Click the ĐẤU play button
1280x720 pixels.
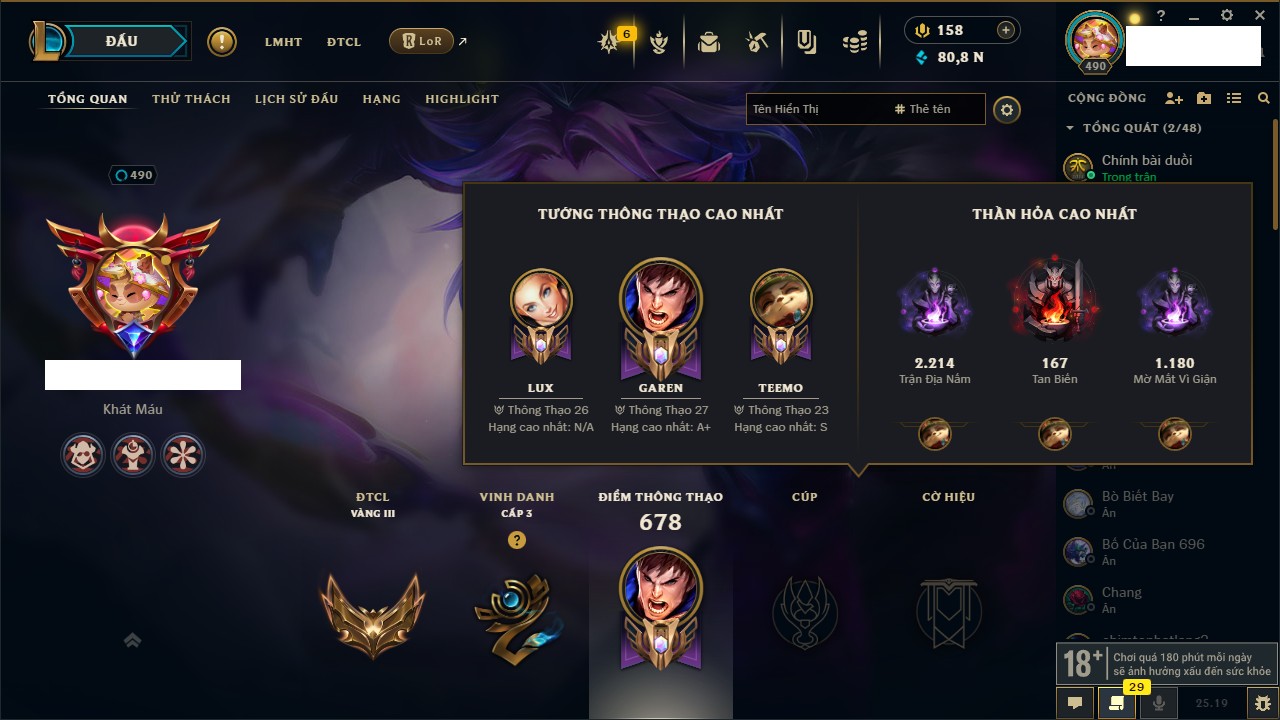click(x=121, y=41)
